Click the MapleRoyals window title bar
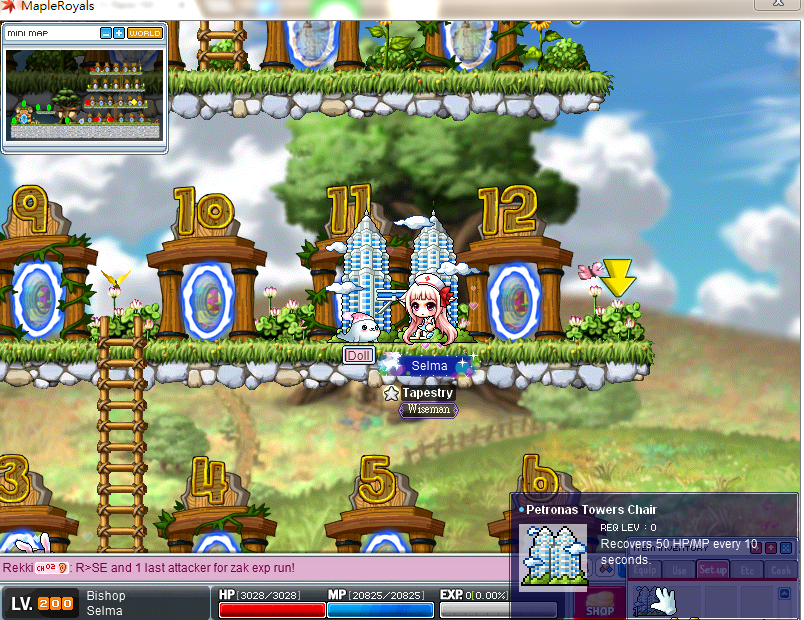The width and height of the screenshot is (804, 620). [x=400, y=7]
